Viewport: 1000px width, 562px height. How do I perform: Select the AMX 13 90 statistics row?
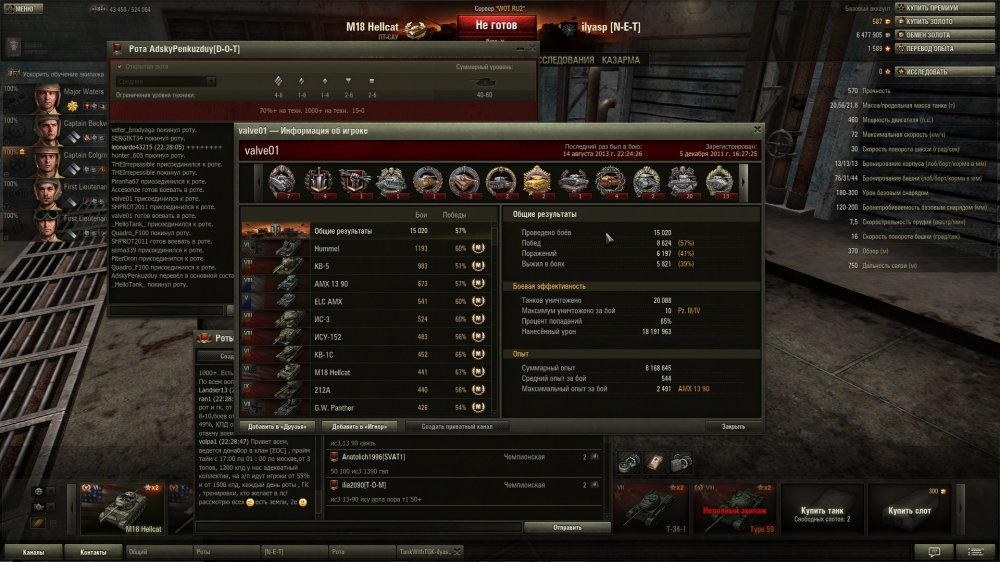366,283
